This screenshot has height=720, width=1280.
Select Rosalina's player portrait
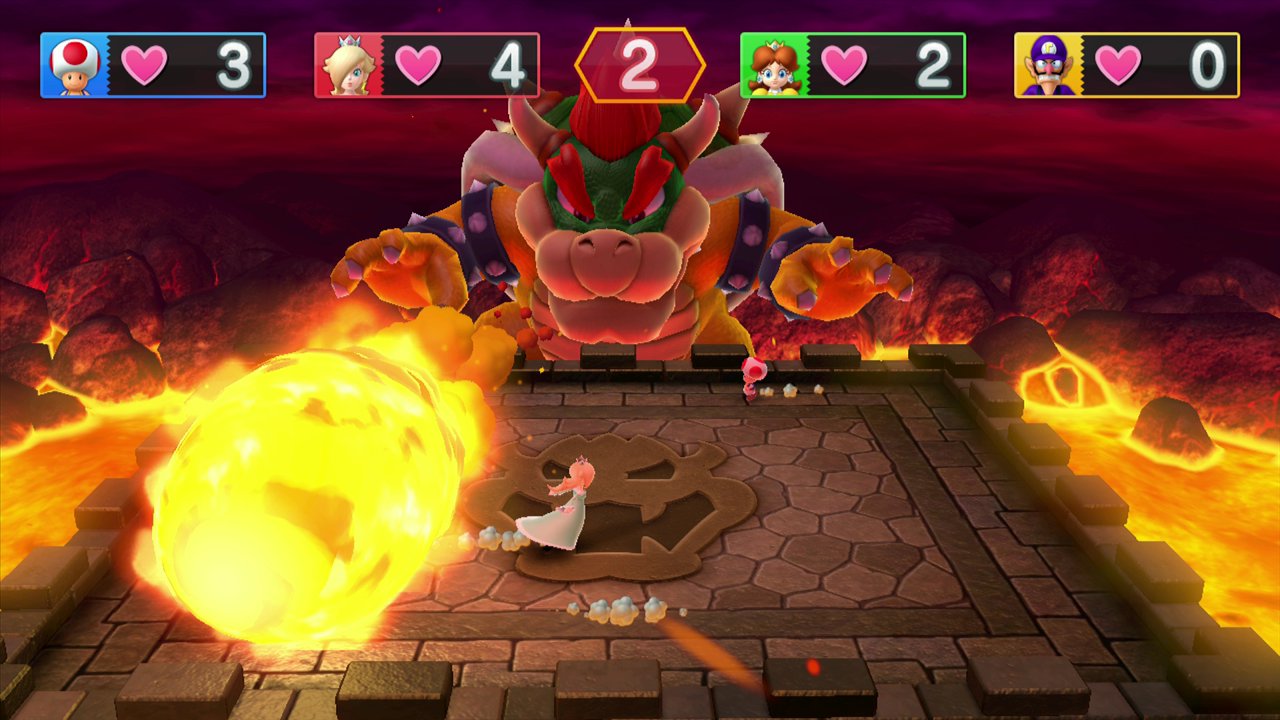click(348, 66)
